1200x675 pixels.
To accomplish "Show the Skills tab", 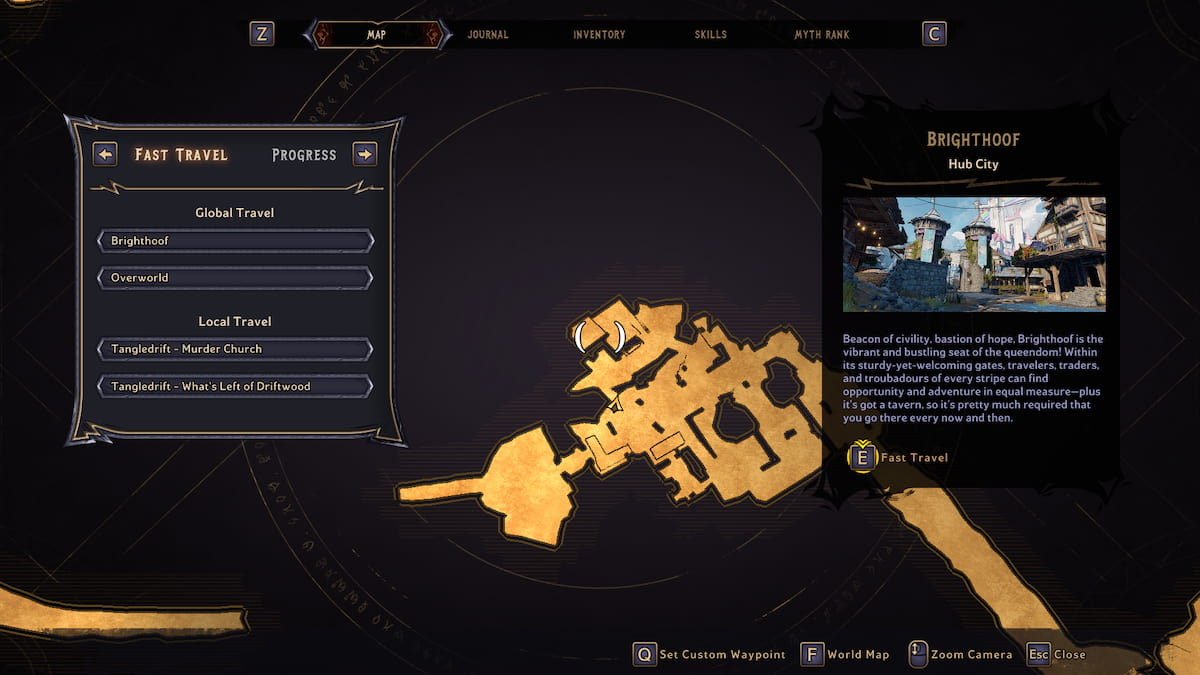I will click(x=710, y=34).
